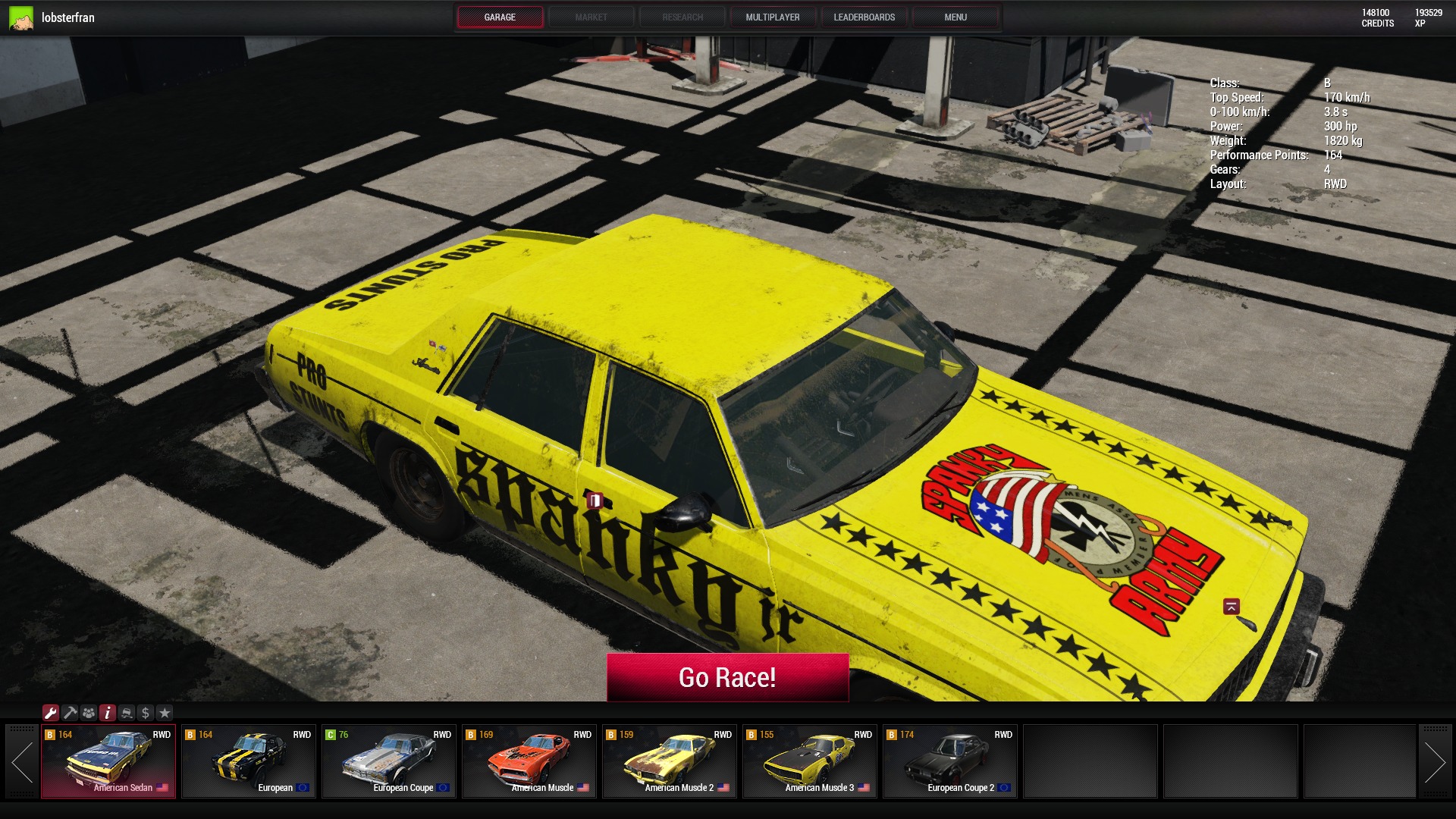This screenshot has height=819, width=1456.
Task: Click the dollar sign icon
Action: click(146, 713)
